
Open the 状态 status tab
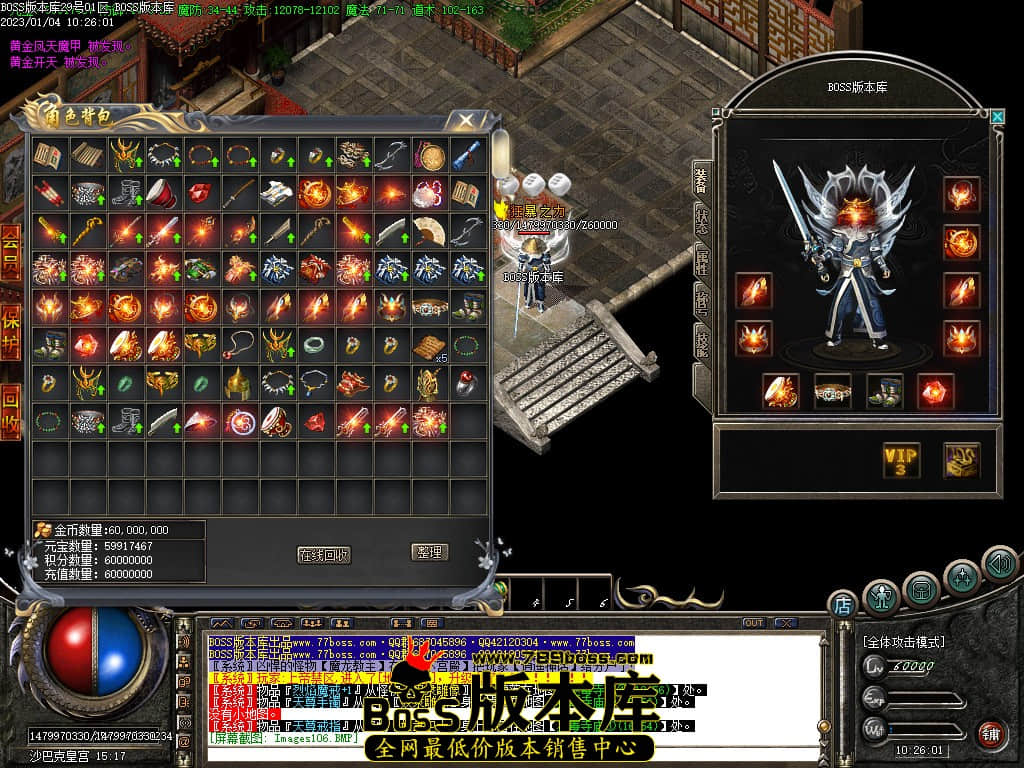click(702, 222)
